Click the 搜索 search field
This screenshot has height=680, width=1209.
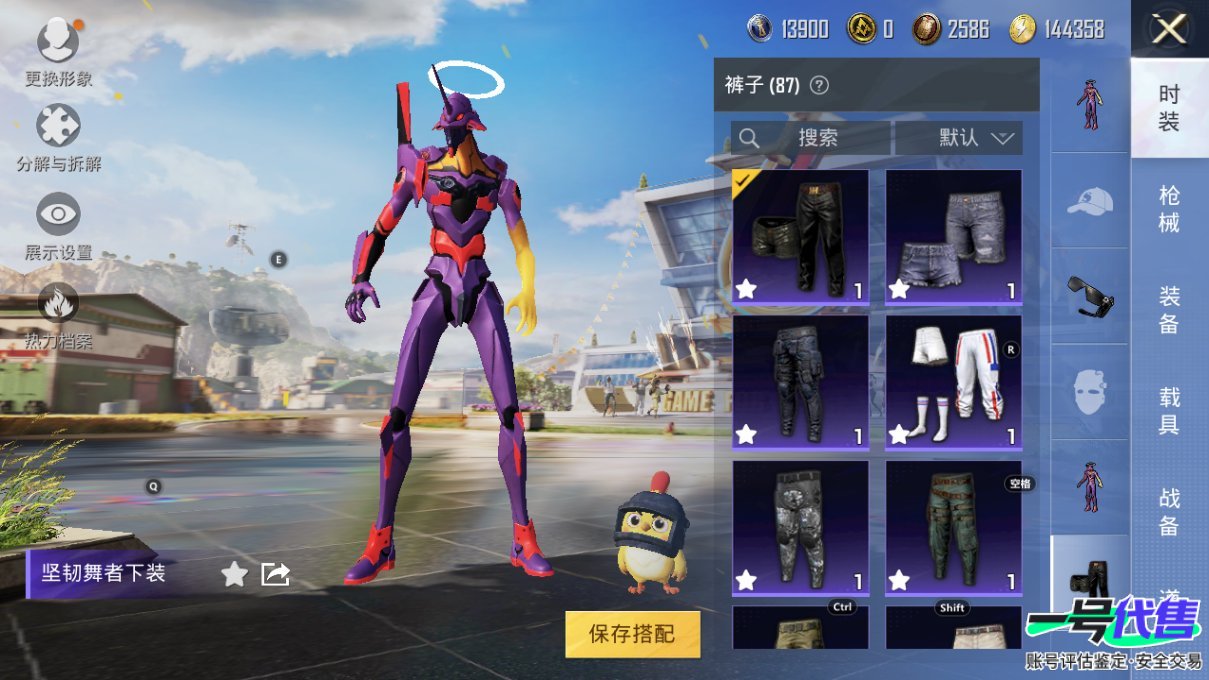click(812, 138)
